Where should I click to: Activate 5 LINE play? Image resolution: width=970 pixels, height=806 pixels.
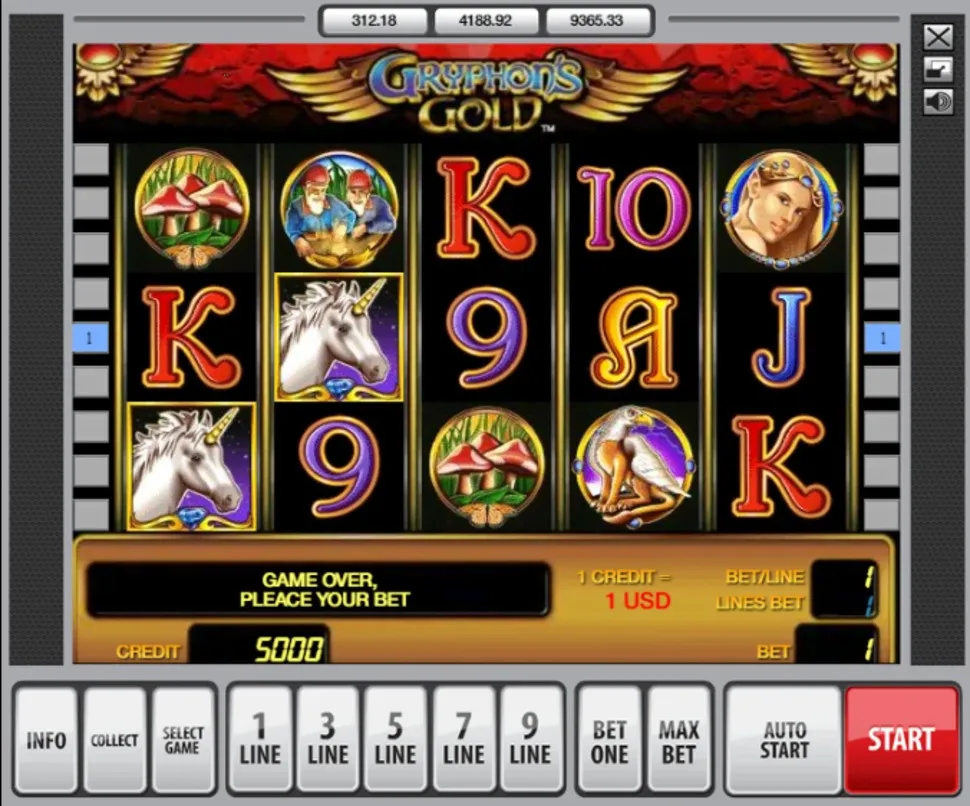(395, 740)
